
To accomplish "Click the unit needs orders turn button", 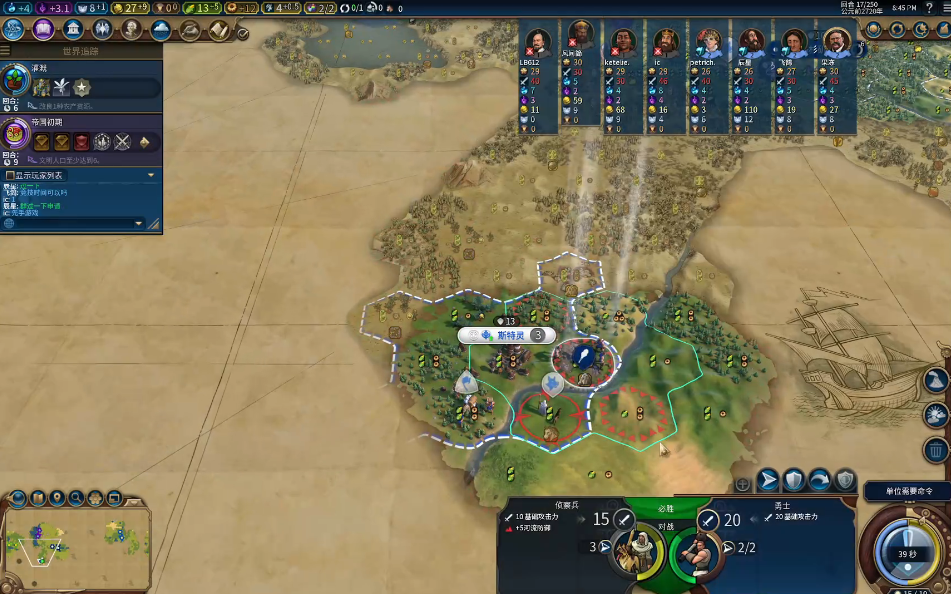I will (x=908, y=545).
